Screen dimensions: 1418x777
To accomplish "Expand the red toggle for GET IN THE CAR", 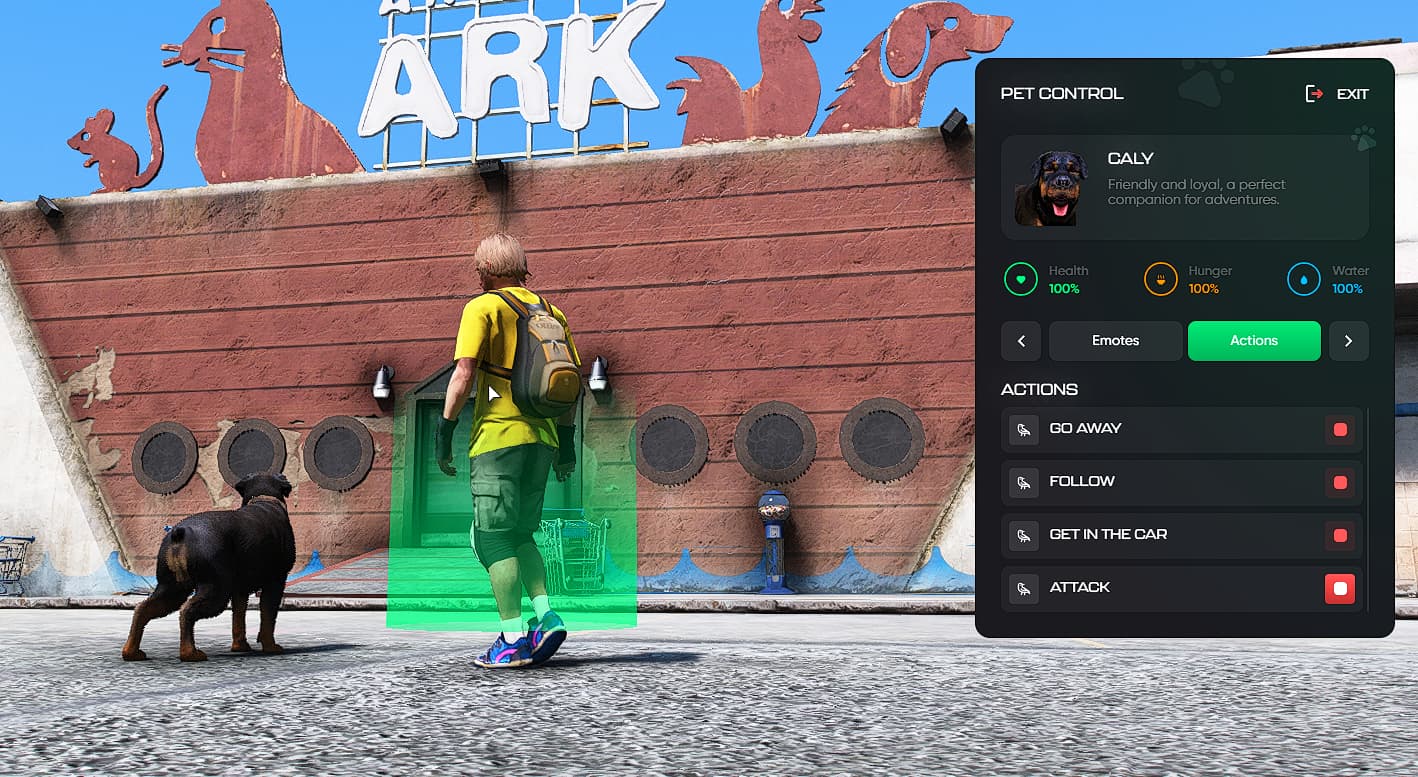I will [1340, 535].
